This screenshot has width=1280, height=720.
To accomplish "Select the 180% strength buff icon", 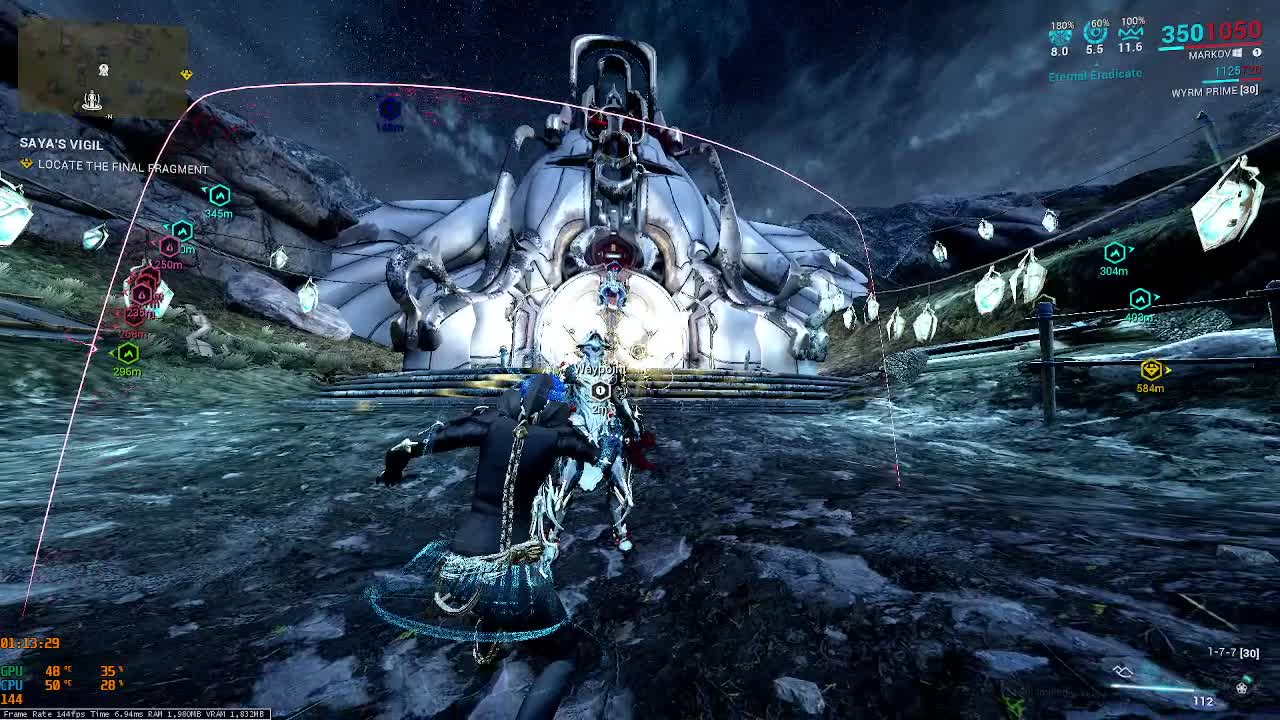I will [x=1060, y=37].
